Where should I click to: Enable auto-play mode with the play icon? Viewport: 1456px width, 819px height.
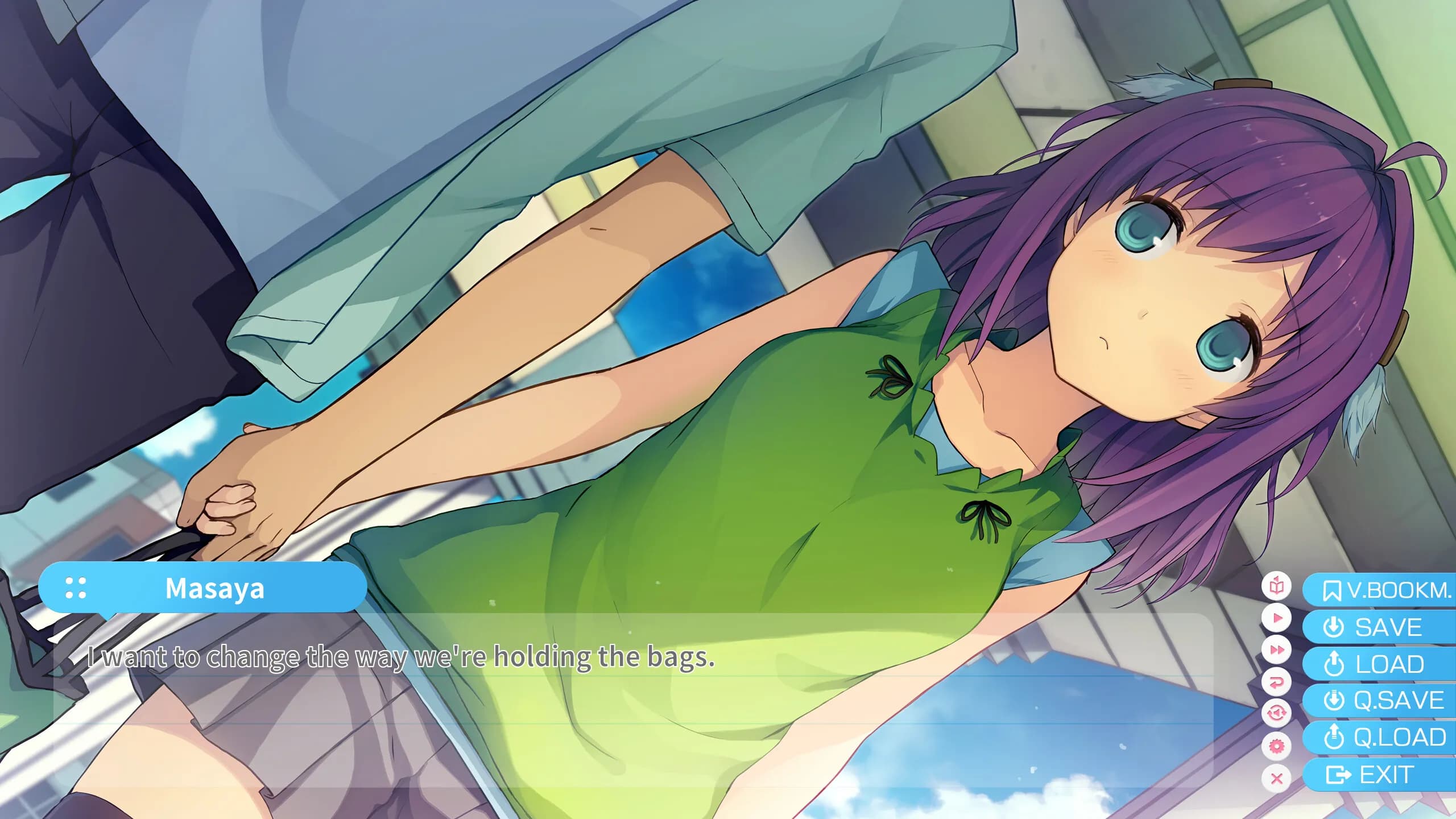coord(1276,618)
